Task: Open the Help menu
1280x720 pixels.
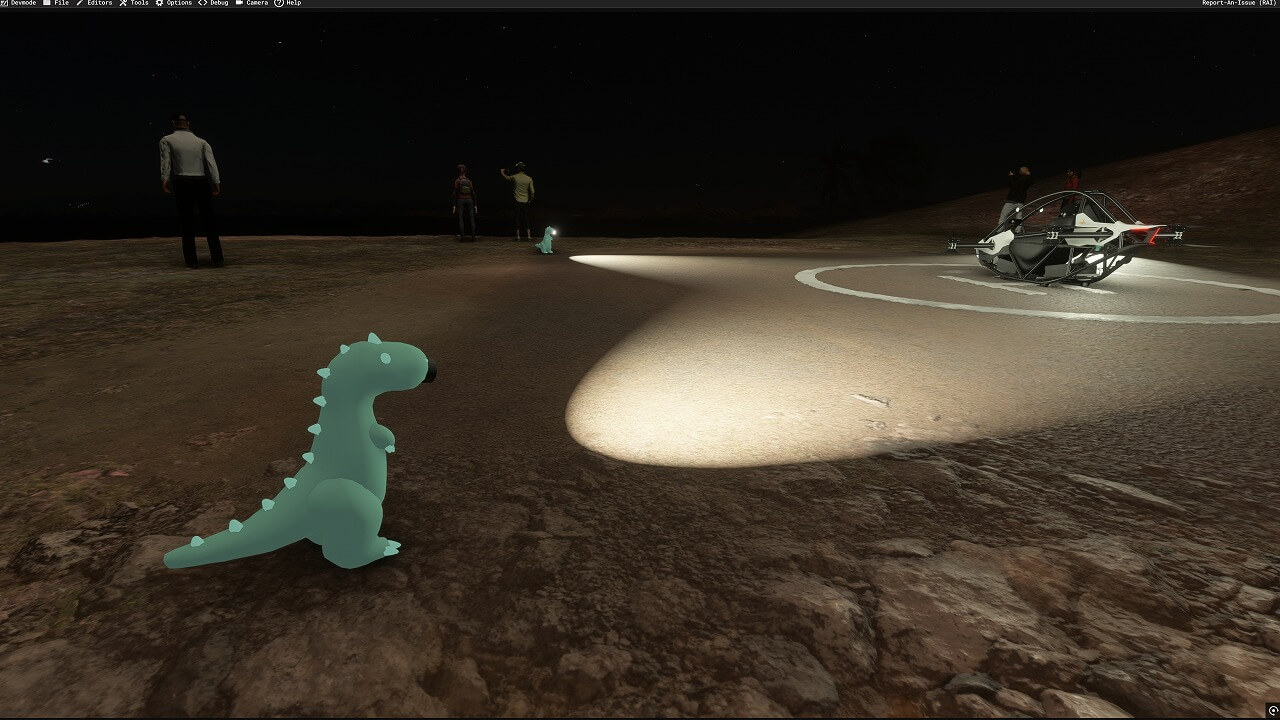Action: [288, 3]
